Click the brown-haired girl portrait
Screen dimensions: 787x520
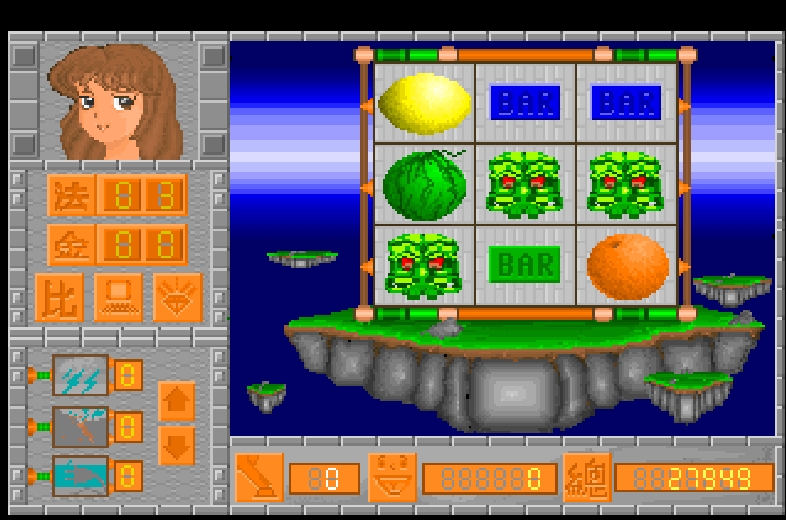coord(120,100)
